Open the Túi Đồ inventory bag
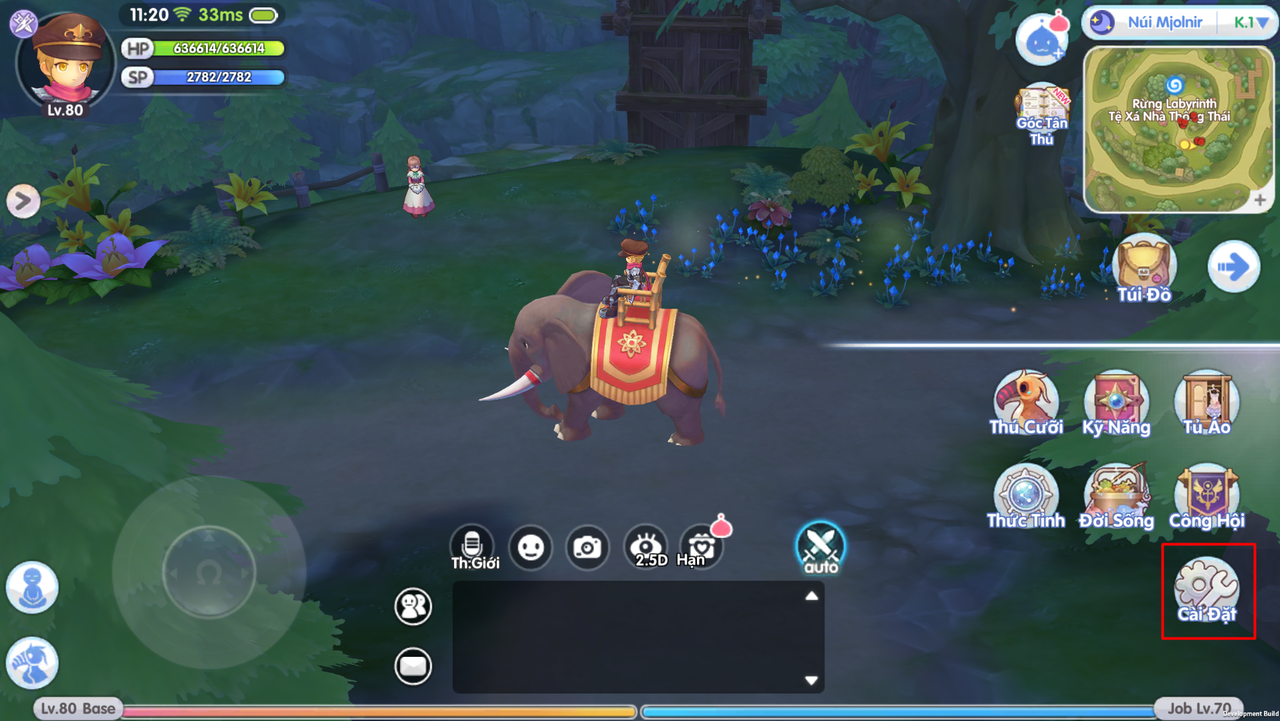The image size is (1280, 721). point(1143,267)
